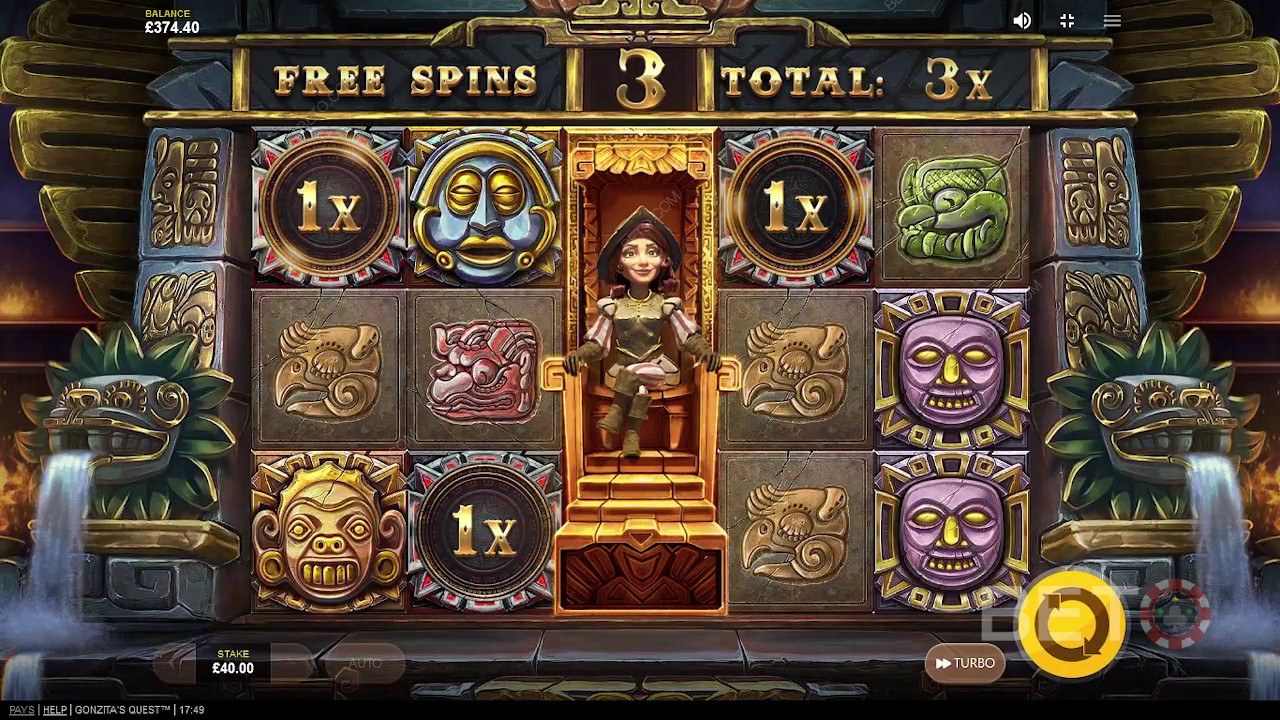The width and height of the screenshot is (1280, 720).
Task: Click the AUTO spin button
Action: [365, 663]
